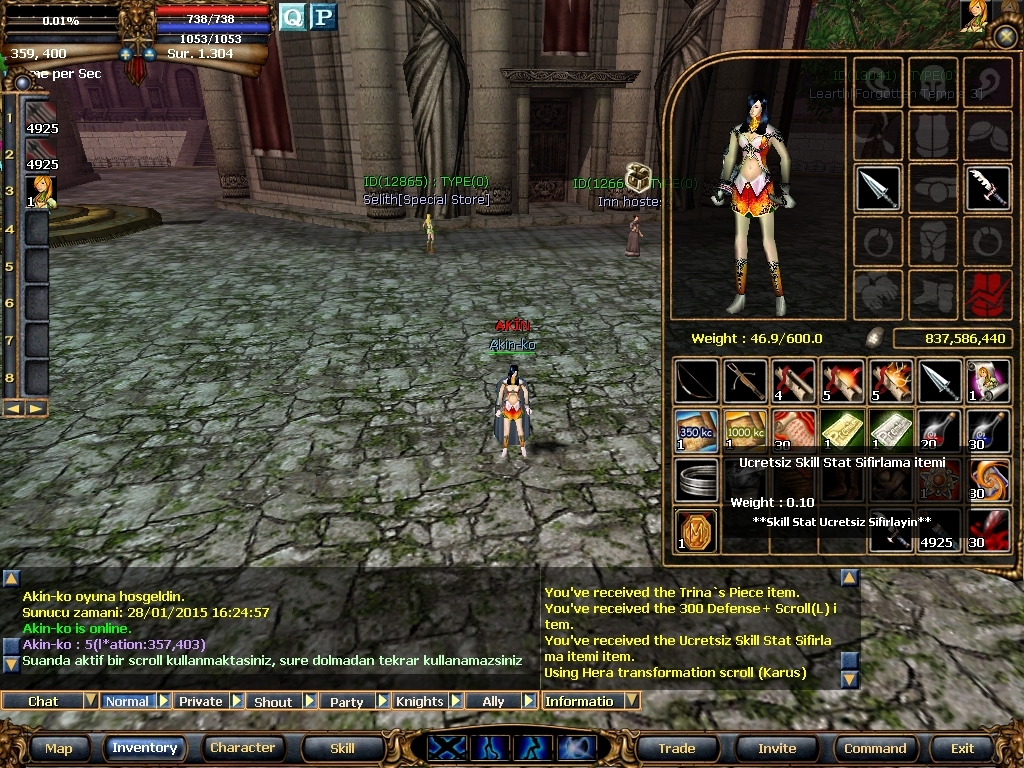Click the P button beside Q
The image size is (1024, 768).
322,17
